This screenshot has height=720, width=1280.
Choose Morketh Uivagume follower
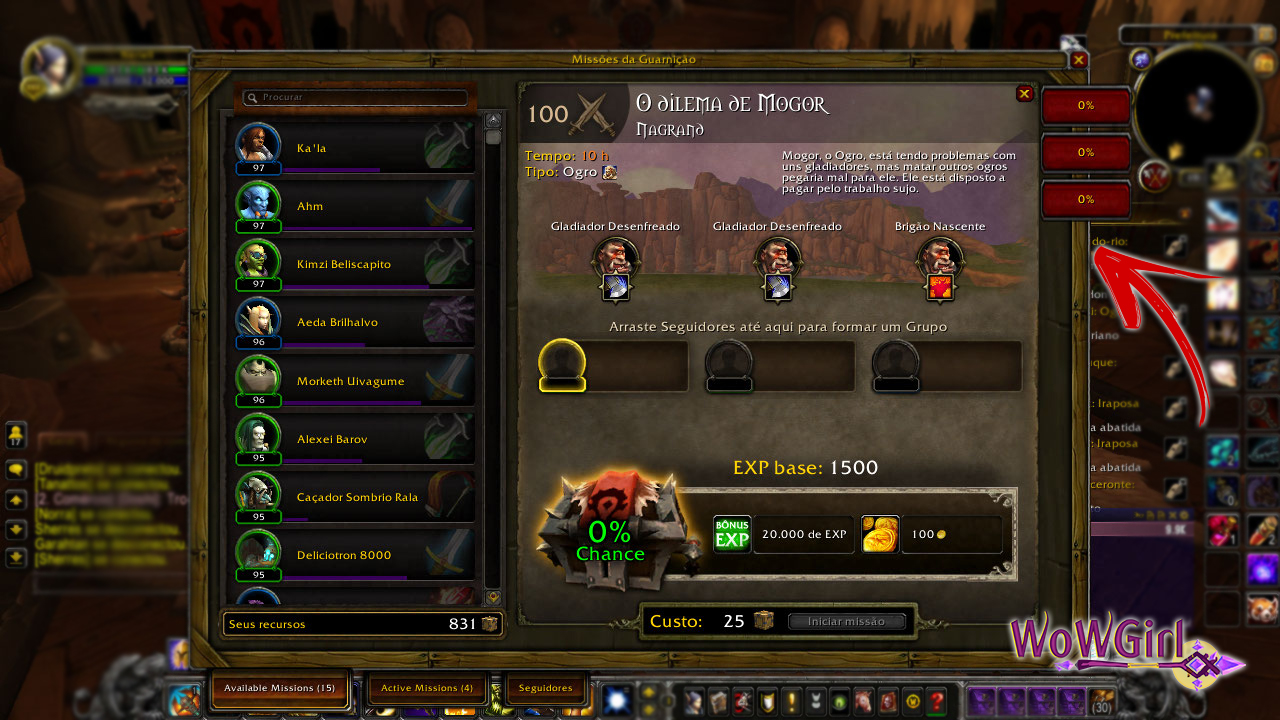pyautogui.click(x=355, y=381)
